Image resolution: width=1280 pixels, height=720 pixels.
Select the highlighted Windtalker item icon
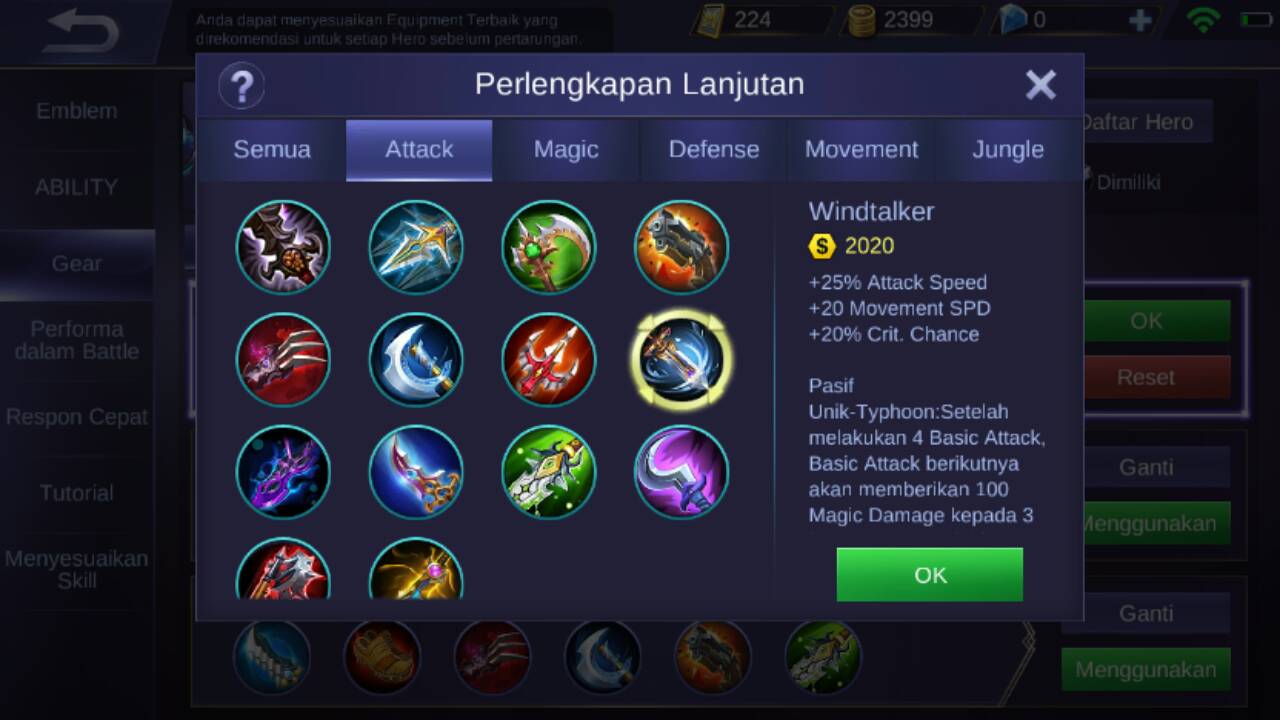[682, 359]
